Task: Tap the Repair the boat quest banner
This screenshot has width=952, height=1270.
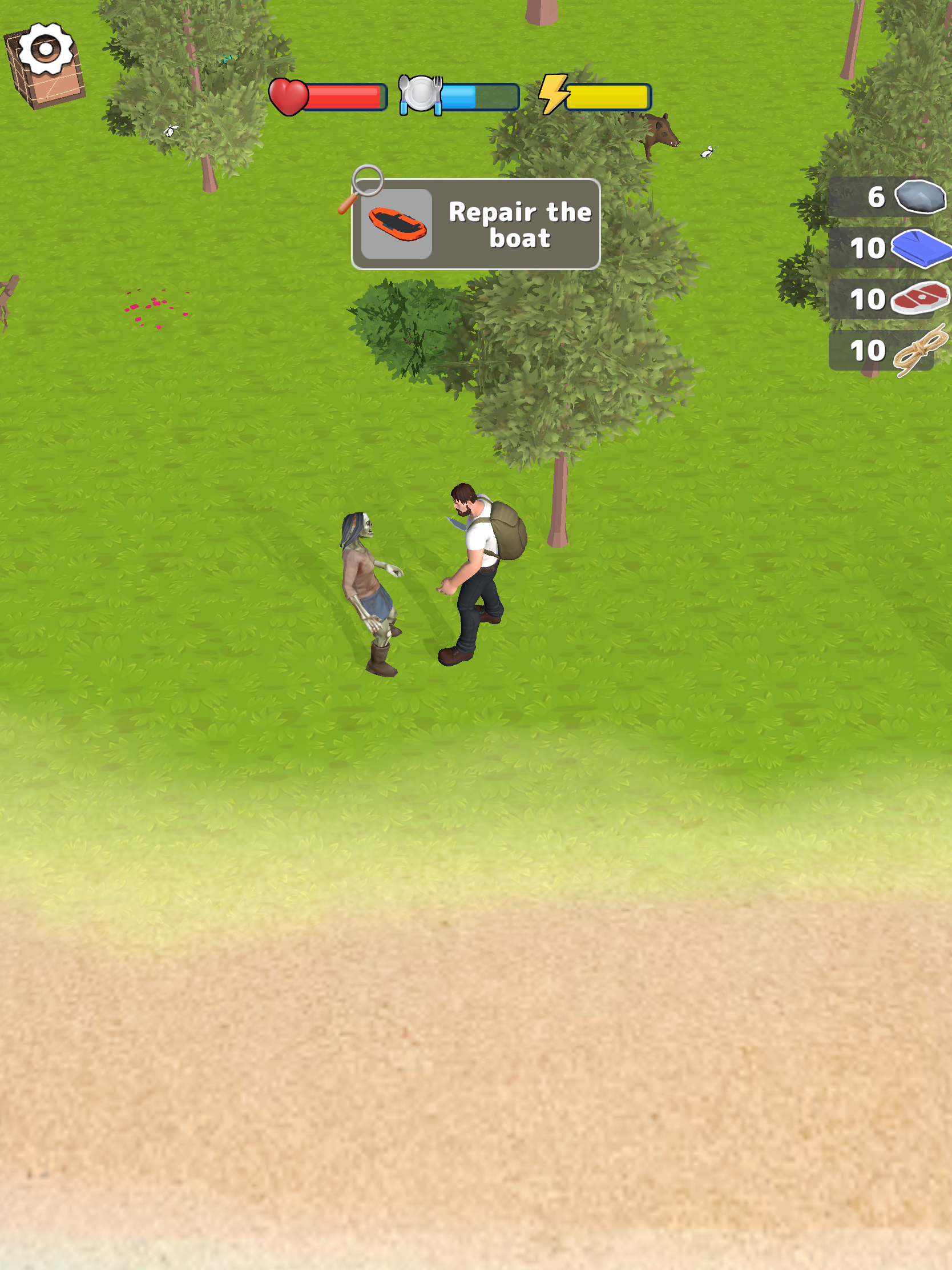Action: point(477,225)
